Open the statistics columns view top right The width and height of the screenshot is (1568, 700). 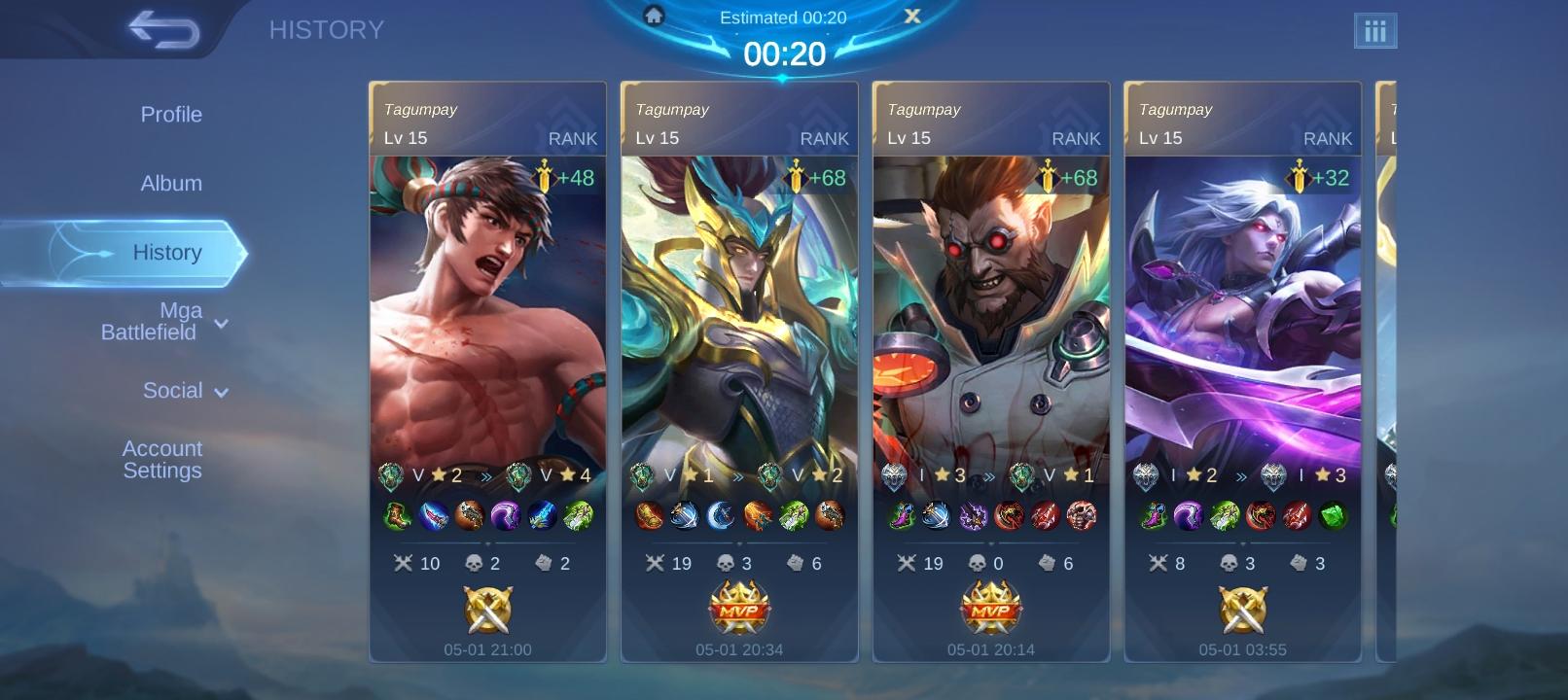[1375, 30]
